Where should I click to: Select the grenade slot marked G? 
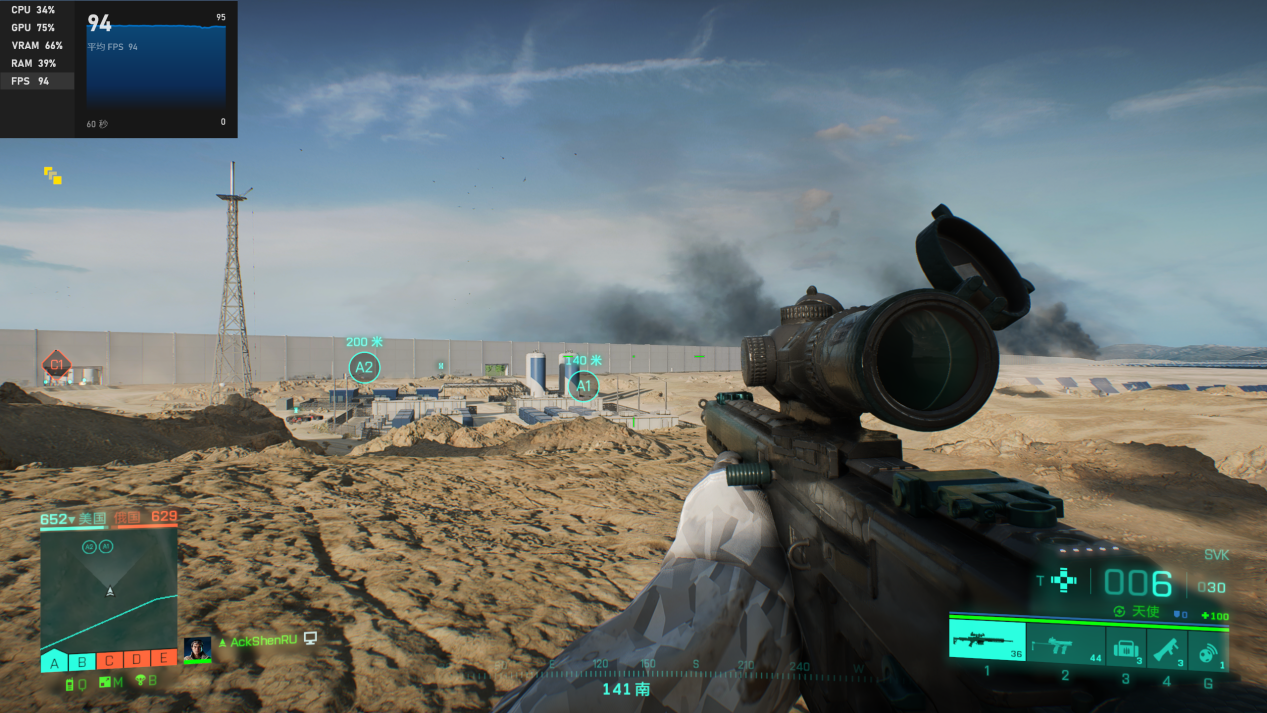(x=1208, y=648)
